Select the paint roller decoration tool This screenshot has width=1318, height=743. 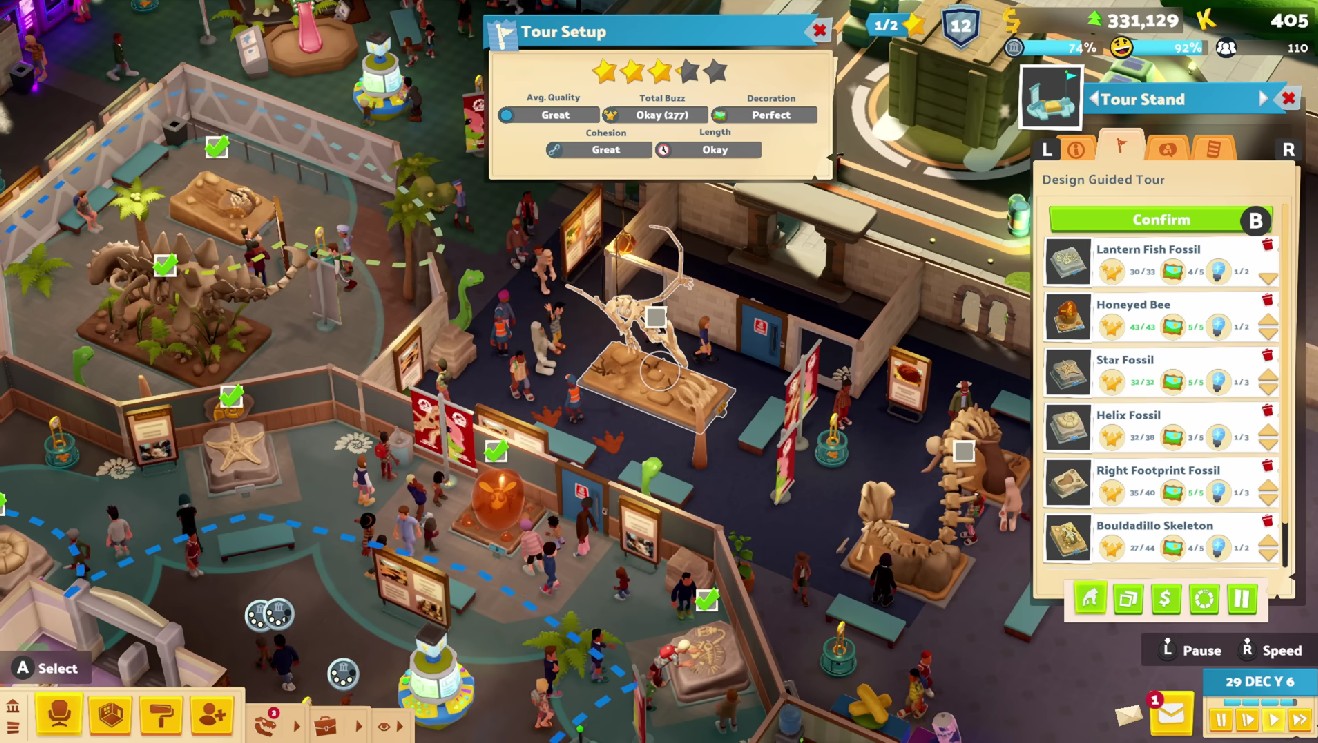161,715
